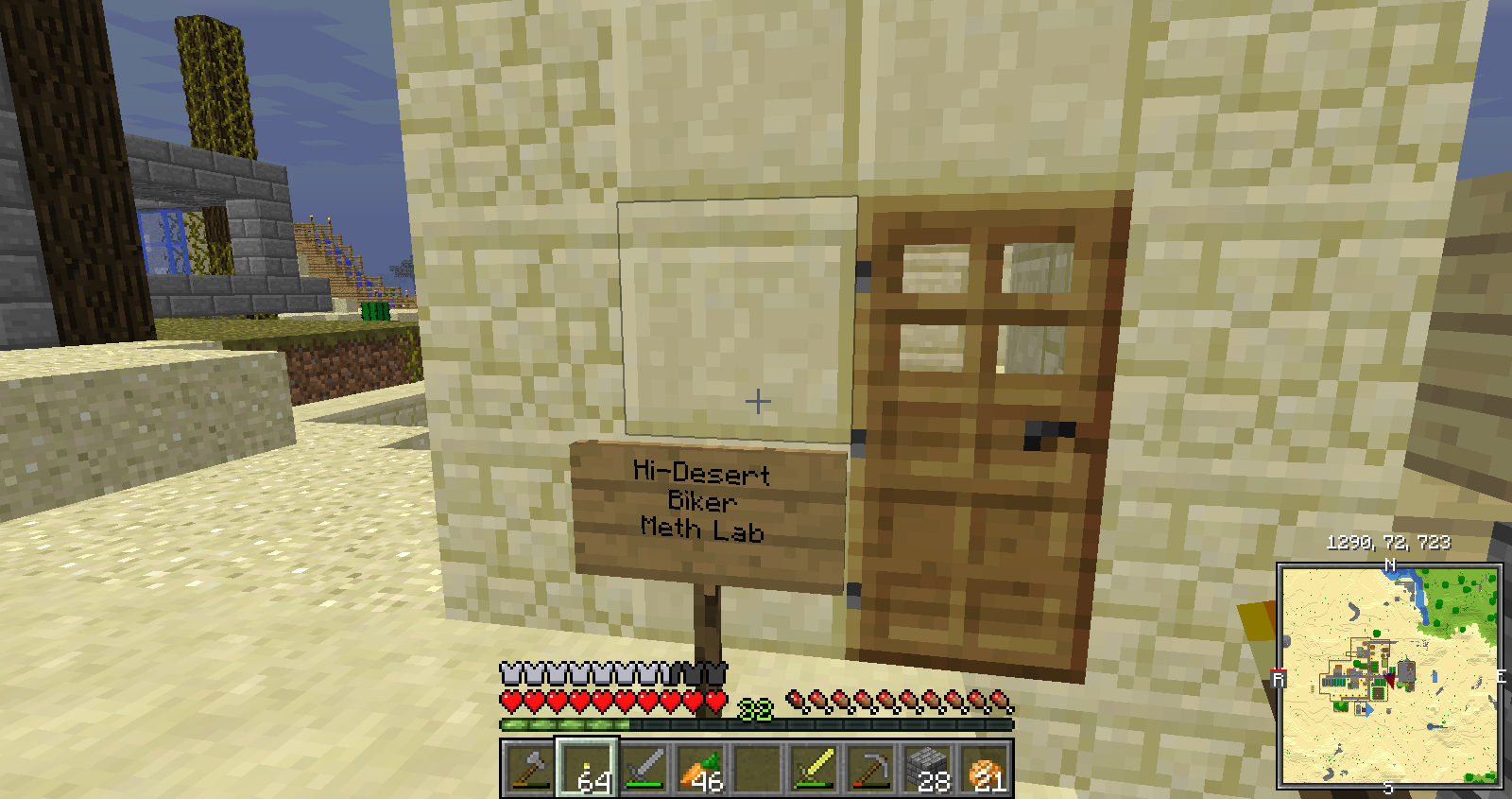This screenshot has height=799, width=1512.
Task: Select the torch stack hotbar slot
Action: (586, 768)
